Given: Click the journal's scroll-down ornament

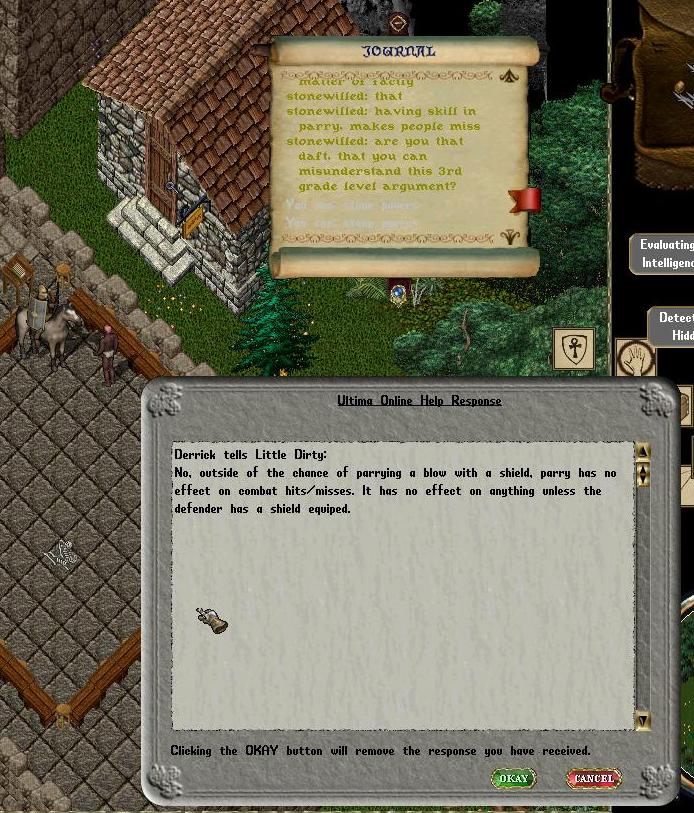Looking at the screenshot, I should tap(509, 237).
